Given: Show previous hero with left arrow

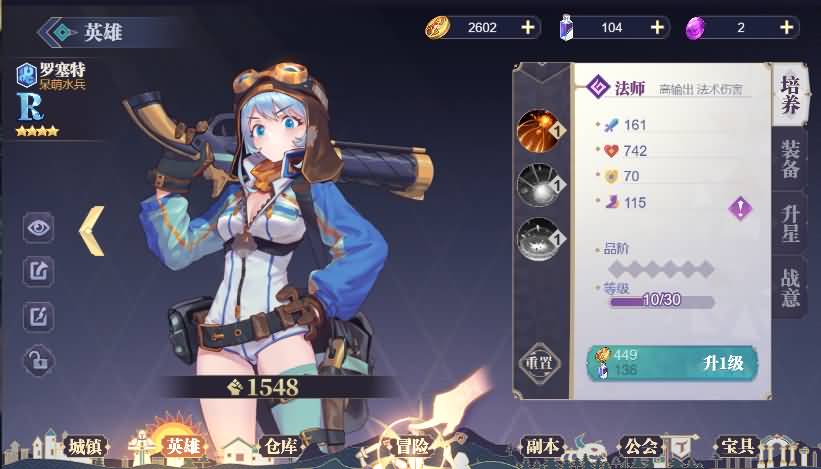Looking at the screenshot, I should (92, 229).
